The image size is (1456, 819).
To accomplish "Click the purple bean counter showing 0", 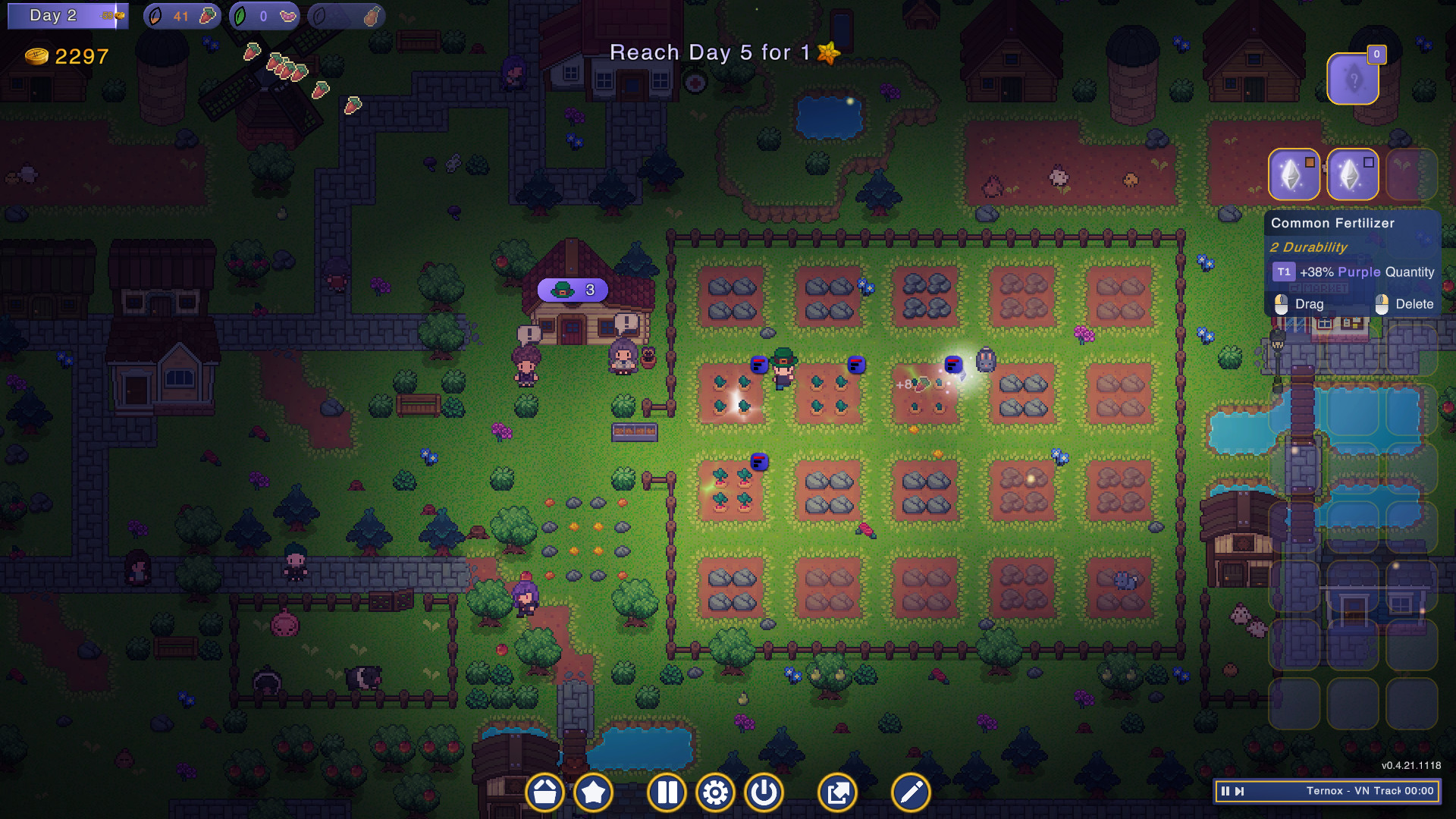I will (x=264, y=14).
